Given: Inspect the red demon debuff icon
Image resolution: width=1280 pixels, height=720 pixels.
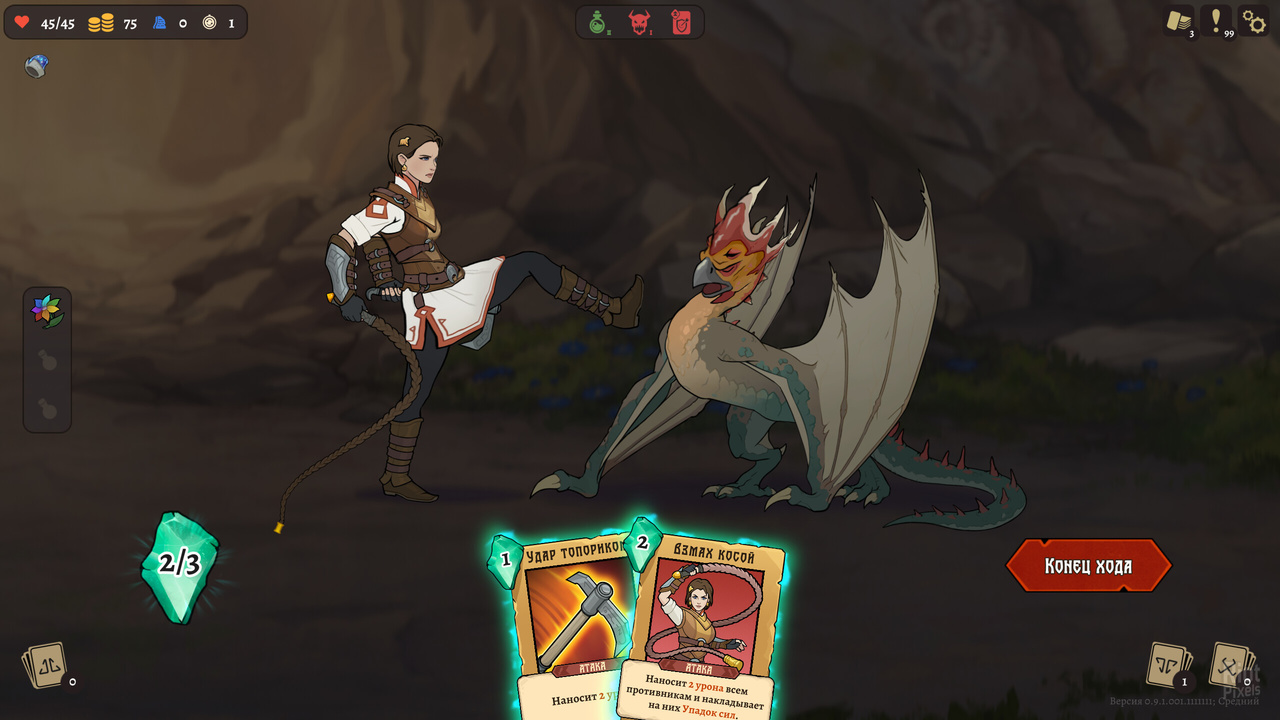Looking at the screenshot, I should tap(638, 21).
